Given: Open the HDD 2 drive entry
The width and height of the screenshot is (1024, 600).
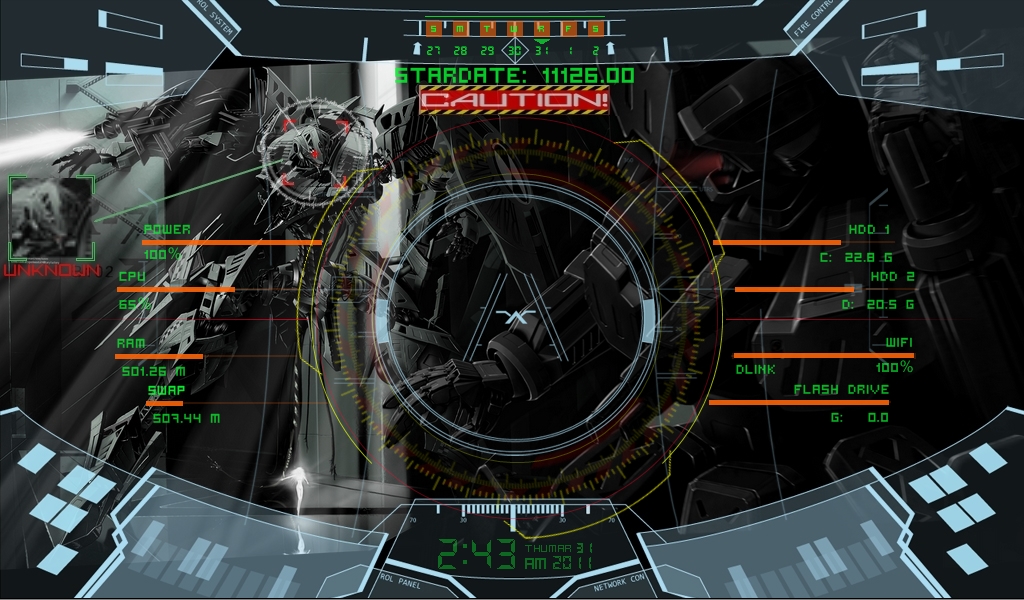Looking at the screenshot, I should tap(892, 276).
